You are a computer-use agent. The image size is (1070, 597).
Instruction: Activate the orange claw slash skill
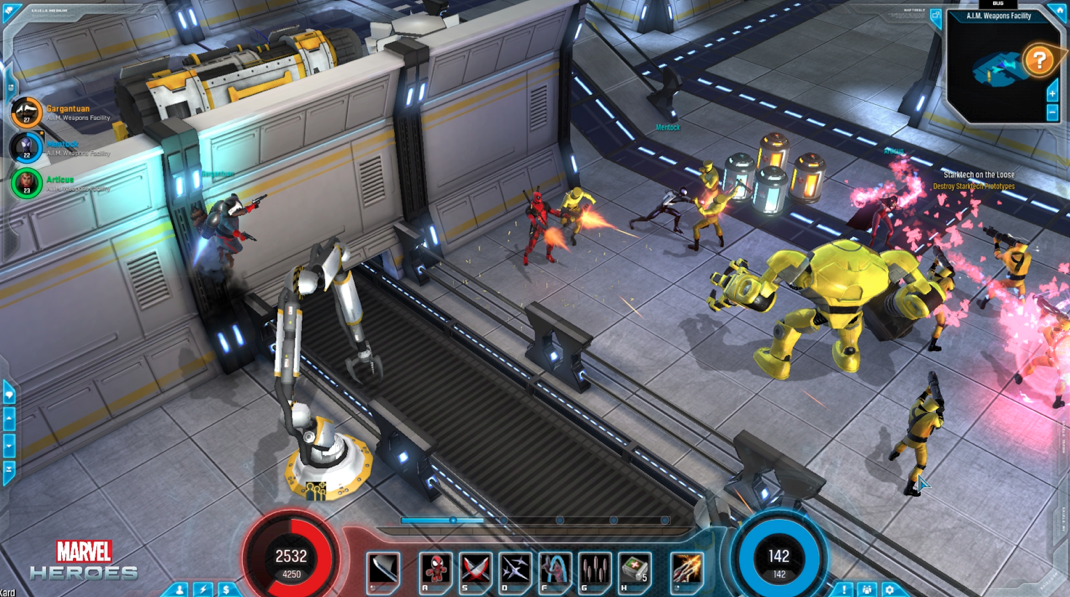[687, 570]
